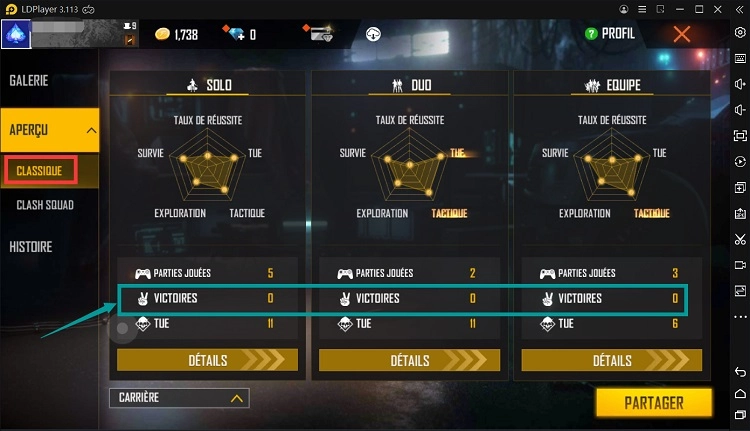The height and width of the screenshot is (431, 750).
Task: Open the speedometer gauge icon
Action: [x=375, y=34]
